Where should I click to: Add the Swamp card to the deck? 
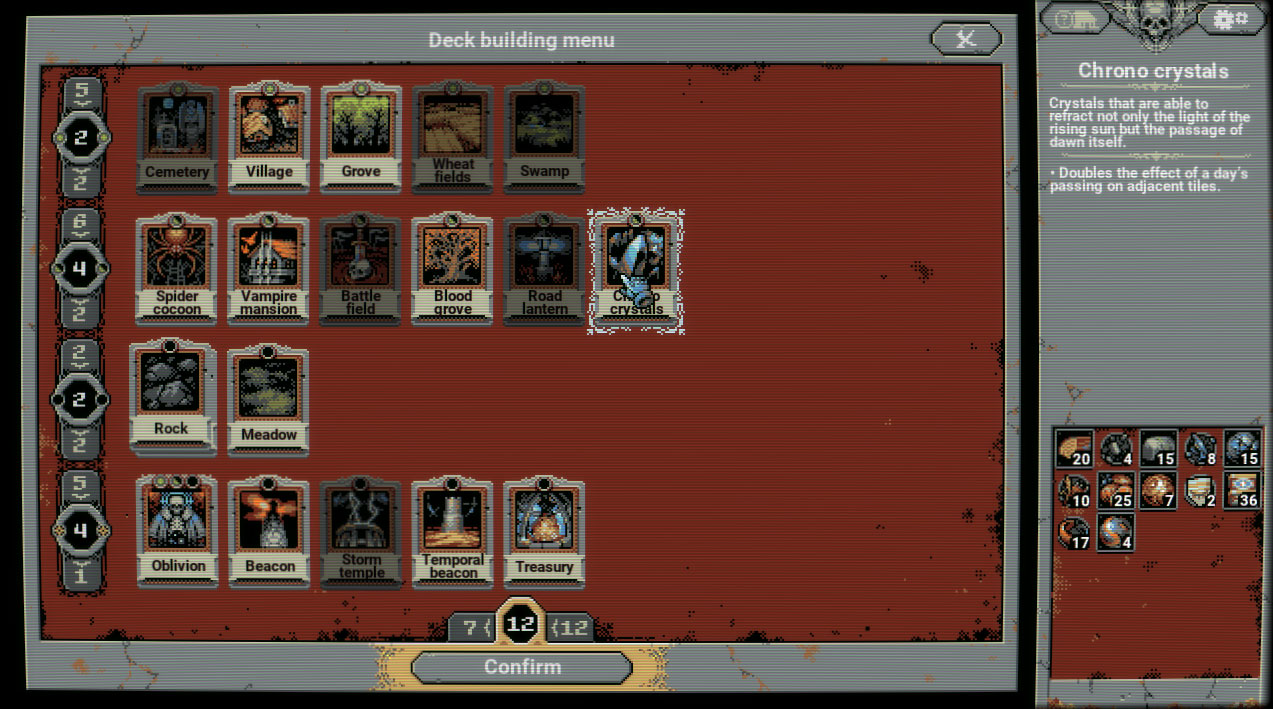point(545,137)
